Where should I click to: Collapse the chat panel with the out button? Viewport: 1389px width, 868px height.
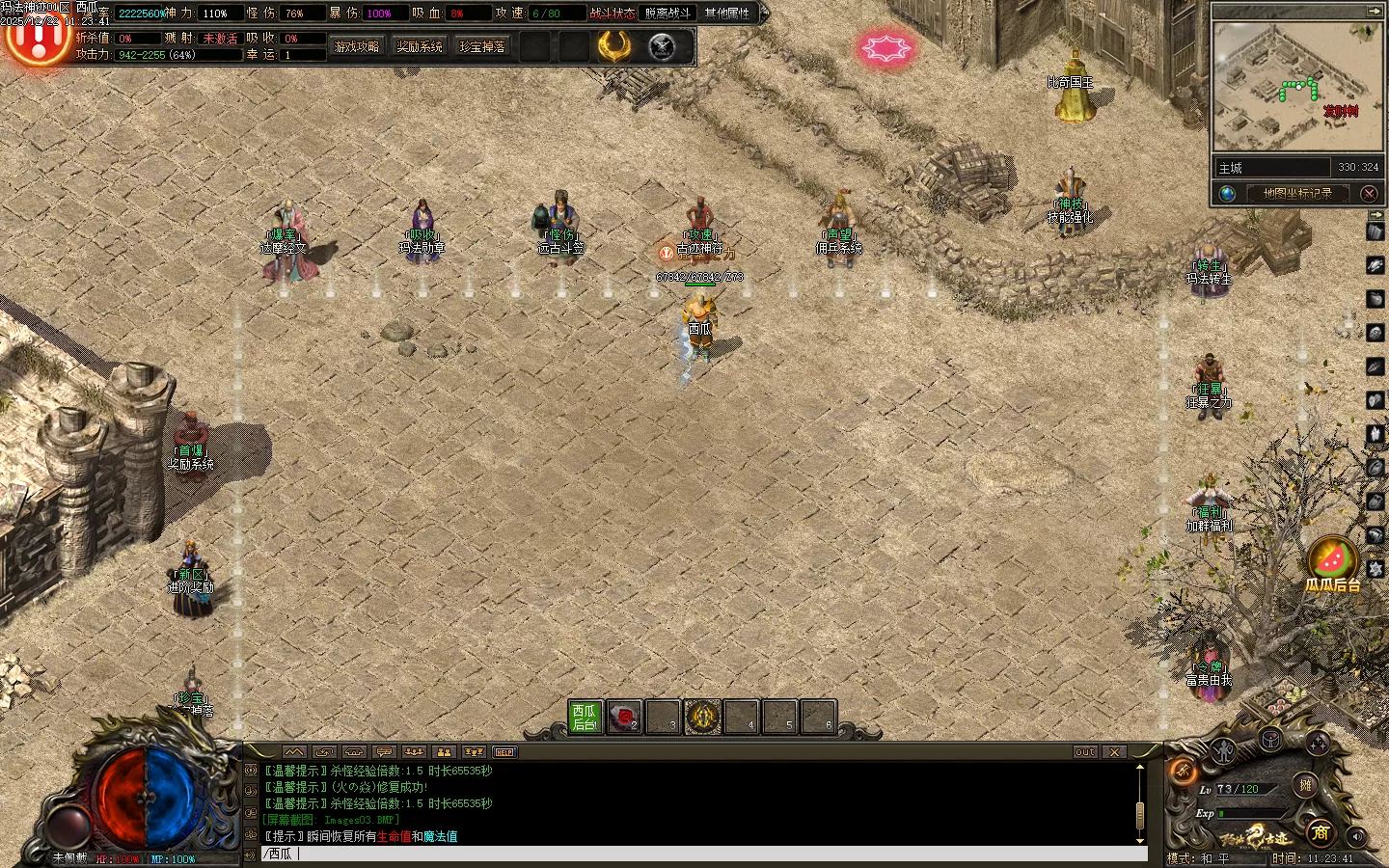pyautogui.click(x=1083, y=751)
